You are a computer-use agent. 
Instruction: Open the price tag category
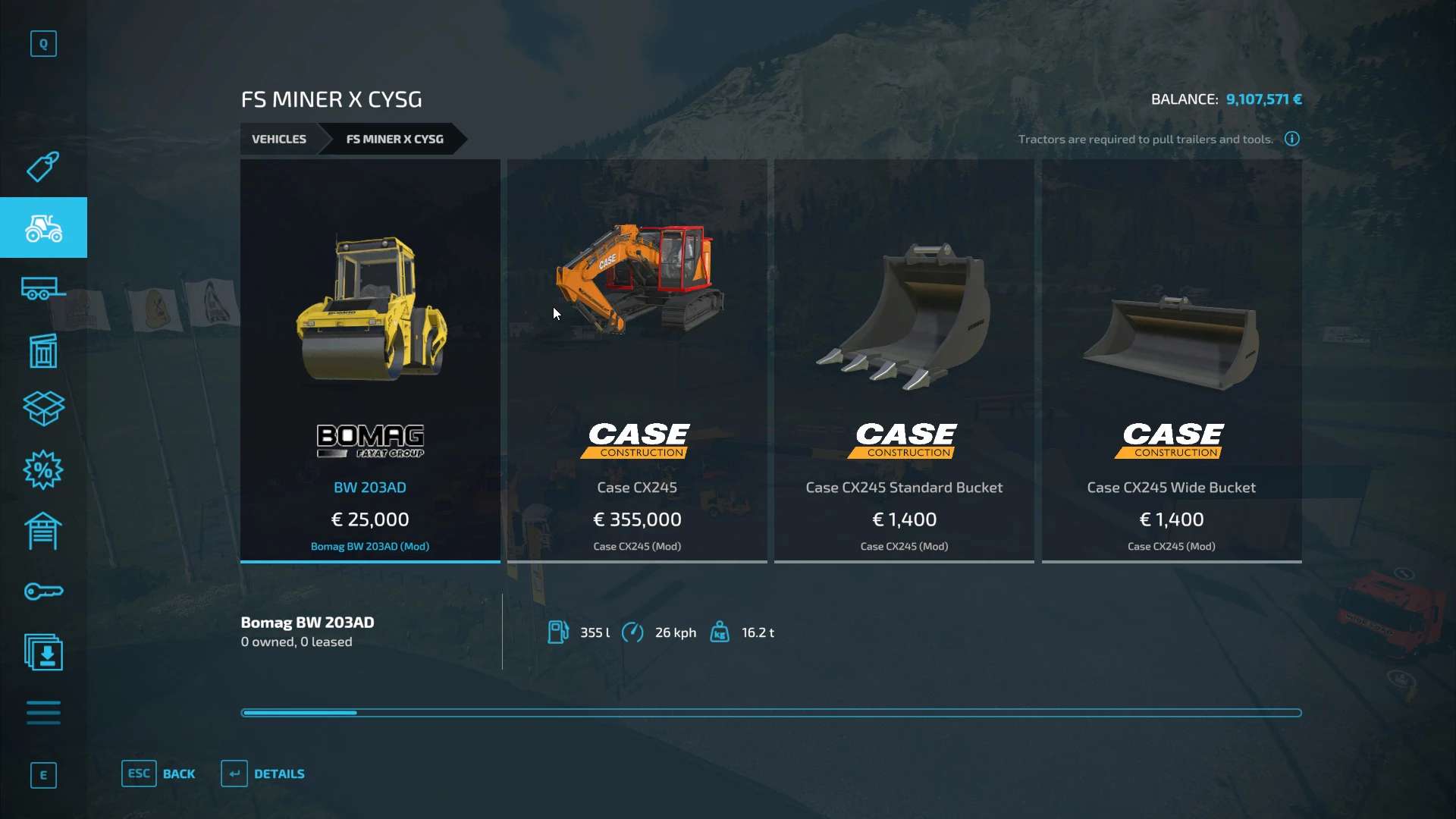[43, 167]
